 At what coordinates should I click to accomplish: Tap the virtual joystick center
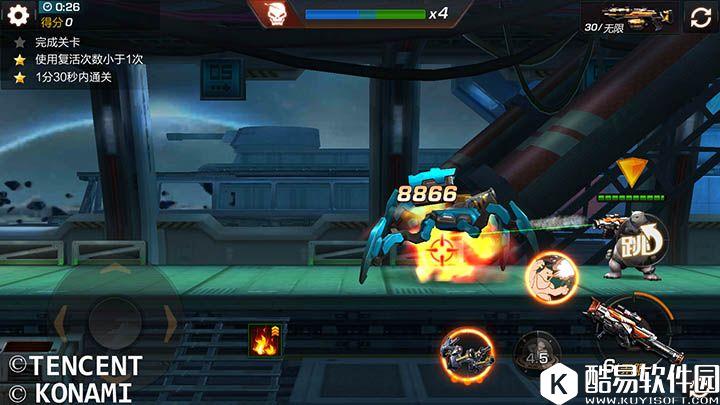[113, 320]
